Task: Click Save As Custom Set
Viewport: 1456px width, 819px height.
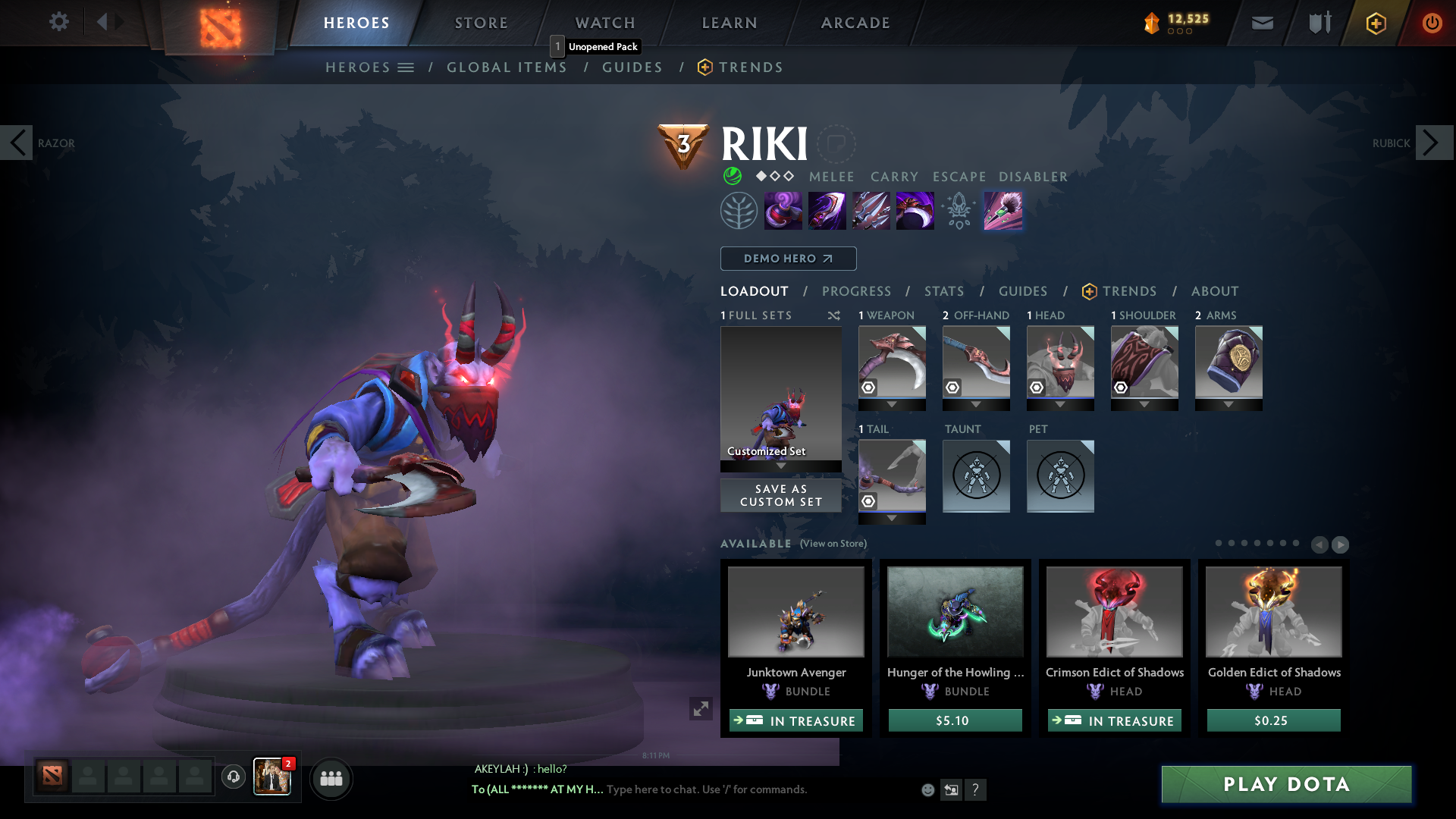Action: pyautogui.click(x=780, y=495)
